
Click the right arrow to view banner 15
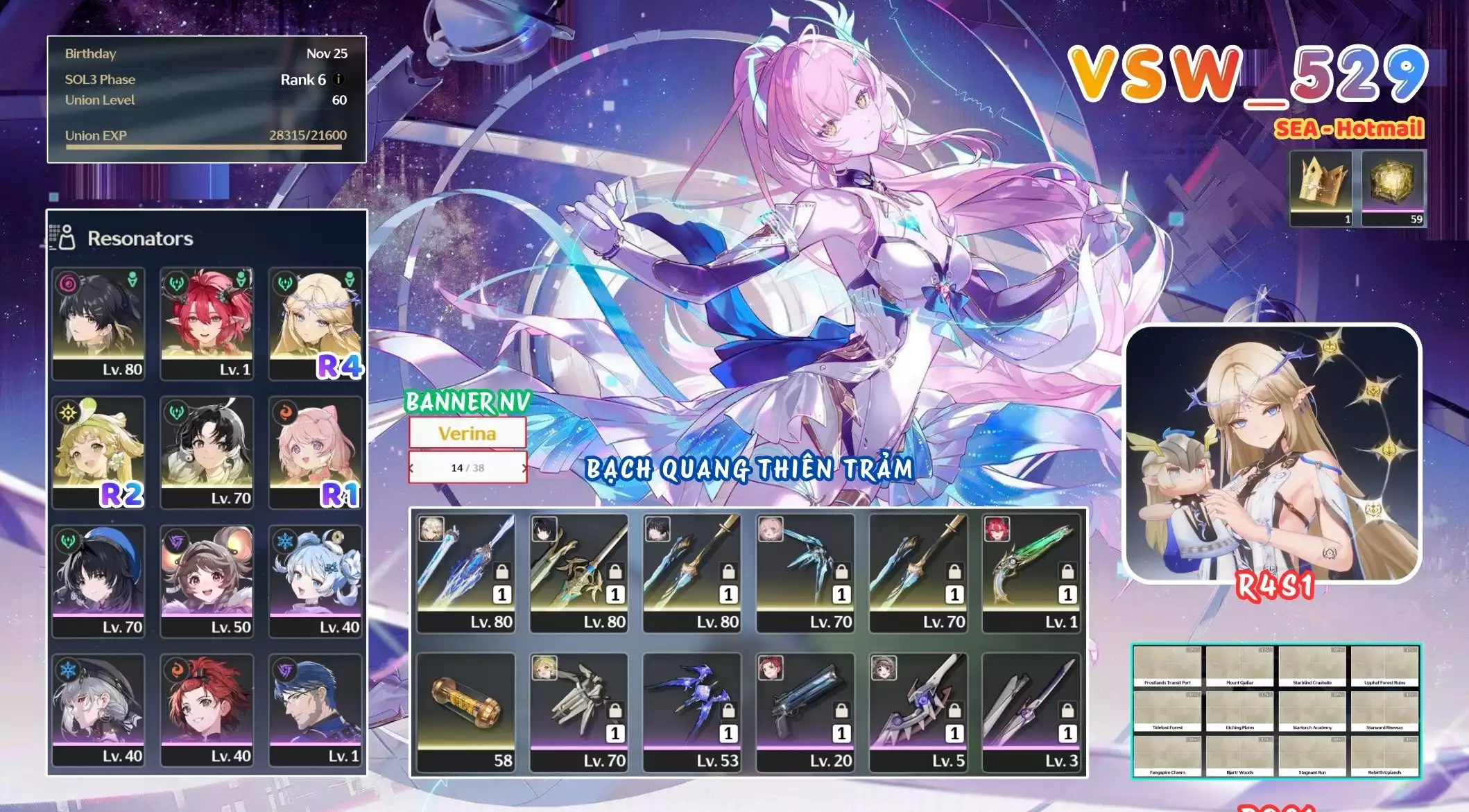(524, 467)
